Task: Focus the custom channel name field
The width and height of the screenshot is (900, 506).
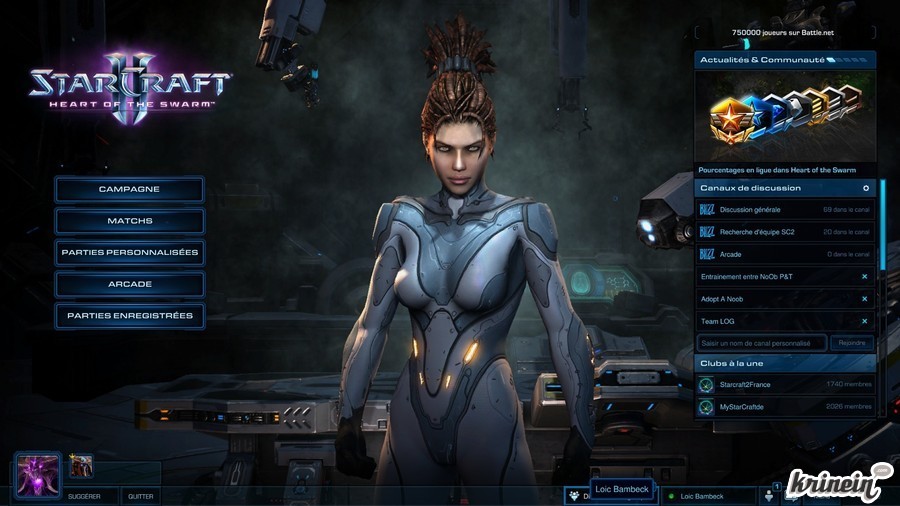Action: pyautogui.click(x=762, y=343)
